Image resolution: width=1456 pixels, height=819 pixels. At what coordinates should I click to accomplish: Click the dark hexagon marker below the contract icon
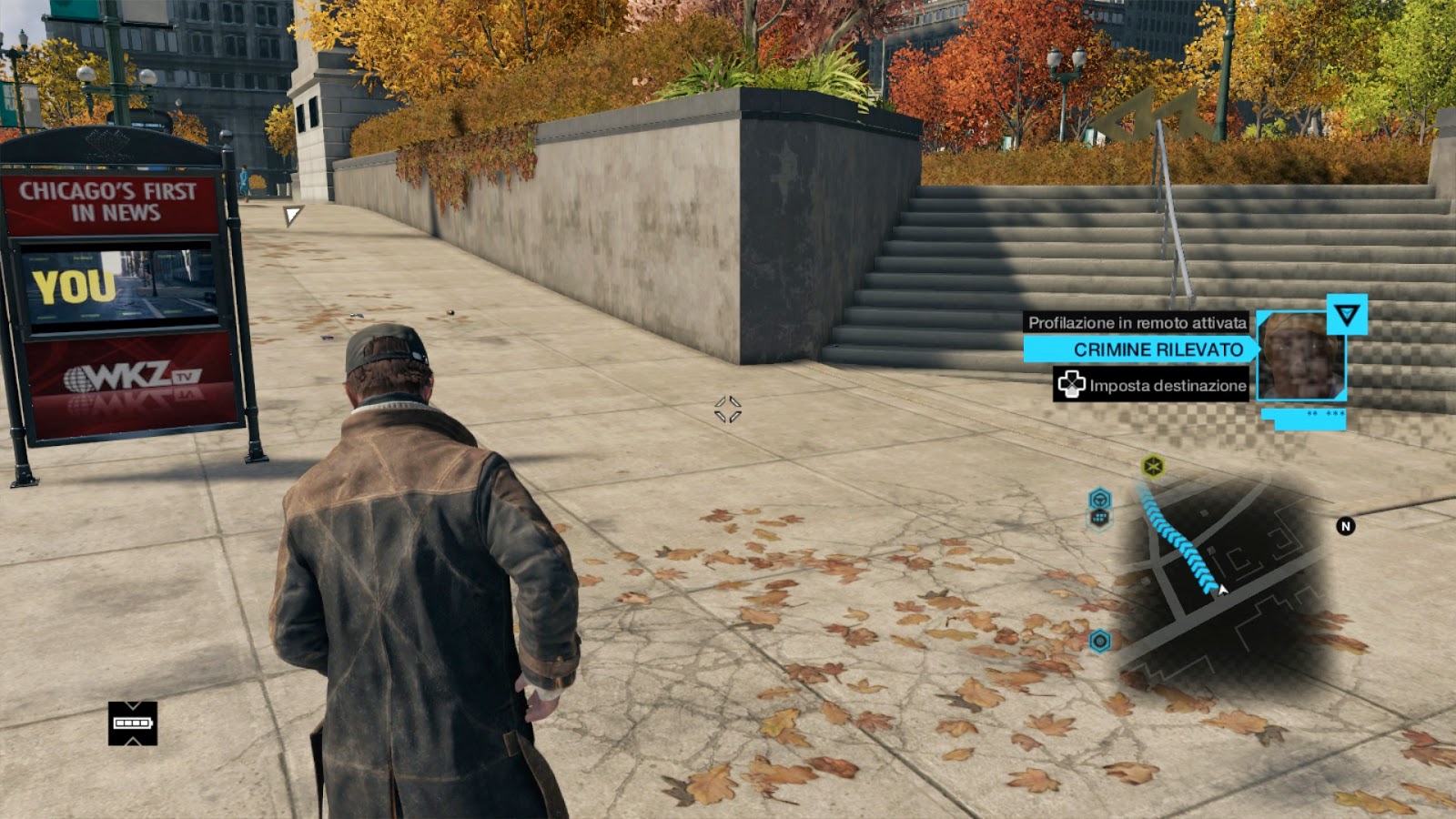tap(1099, 519)
